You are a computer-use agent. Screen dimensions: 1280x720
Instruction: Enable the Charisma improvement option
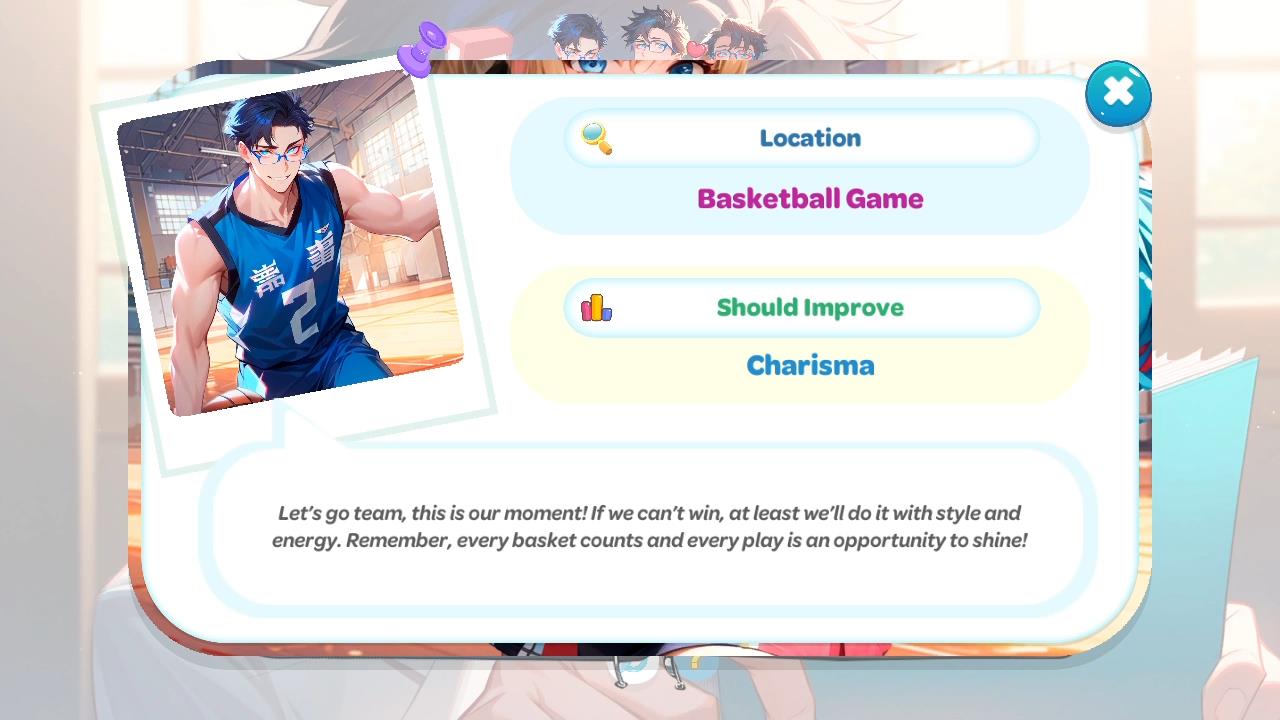click(810, 365)
